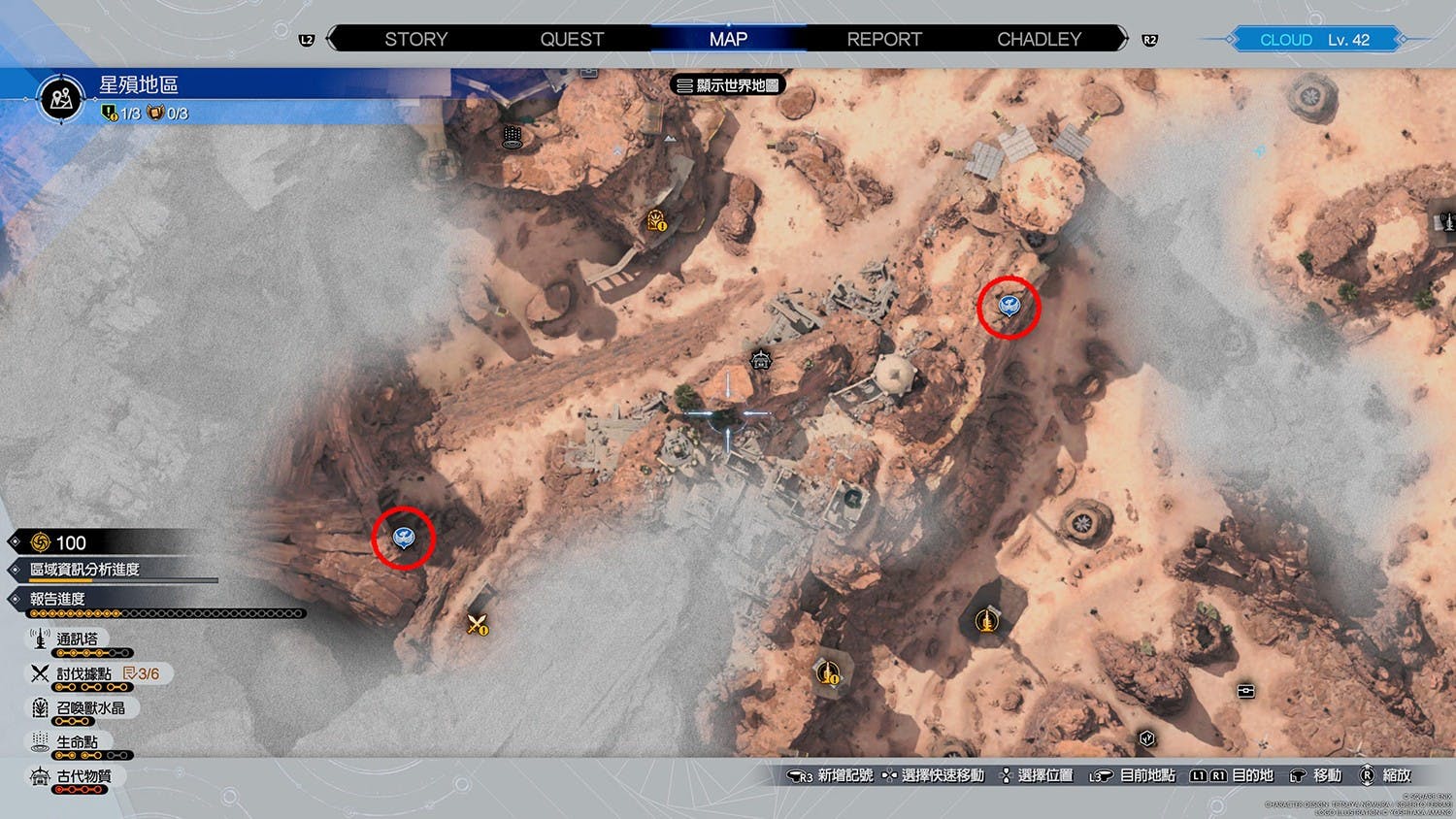Choose the 古代物質 legend entry

[83, 776]
